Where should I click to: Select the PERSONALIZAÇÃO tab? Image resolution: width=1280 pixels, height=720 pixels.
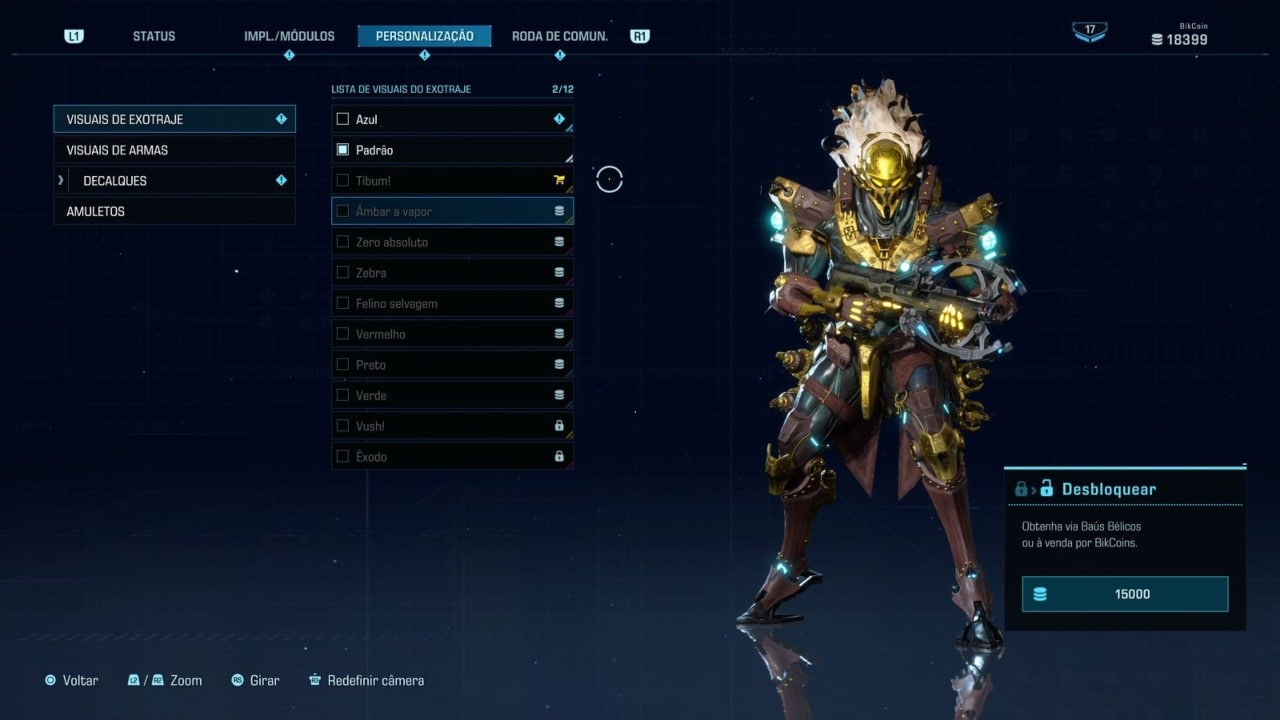(424, 36)
